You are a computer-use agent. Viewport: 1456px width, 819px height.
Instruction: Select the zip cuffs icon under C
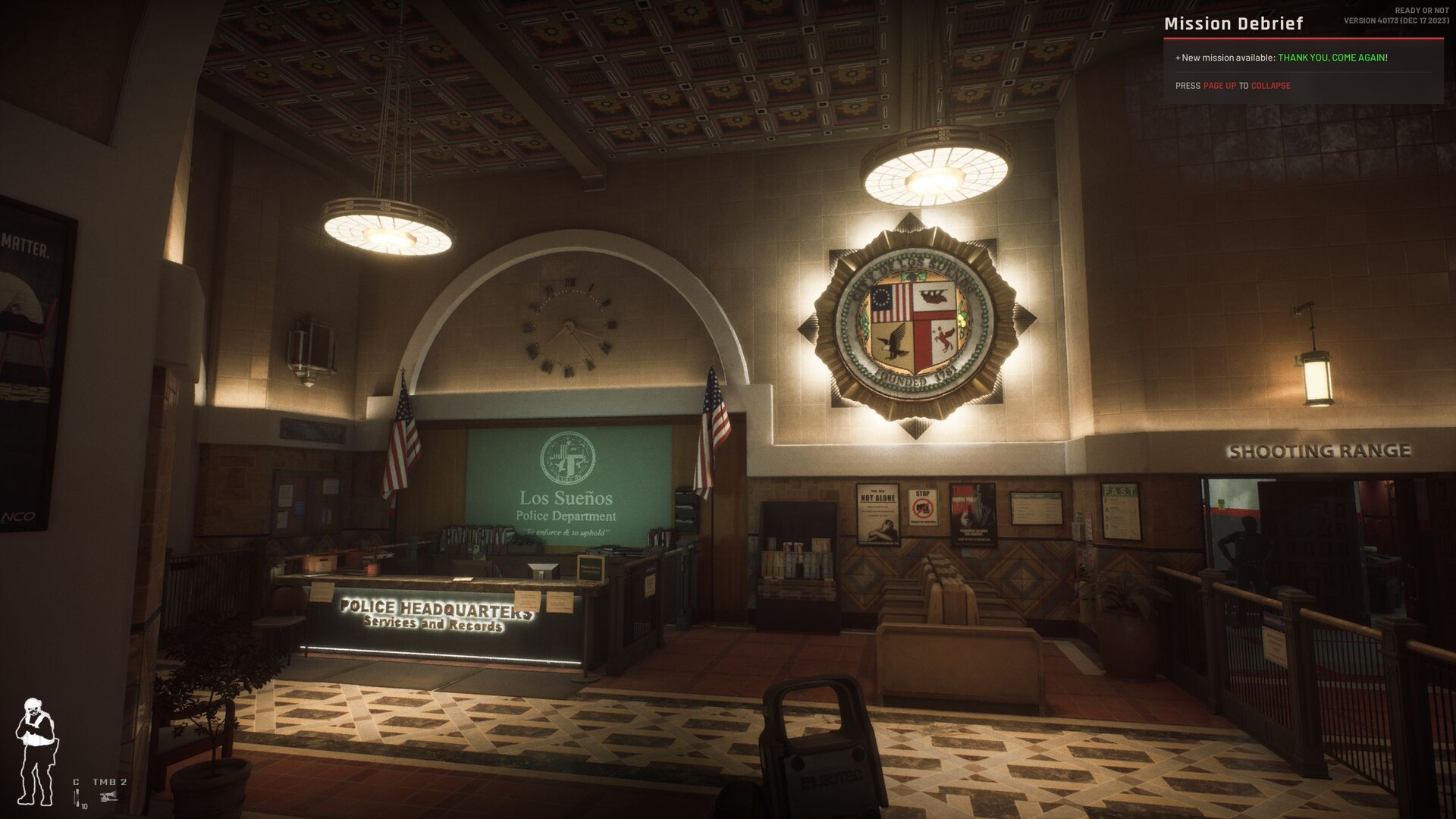click(77, 797)
